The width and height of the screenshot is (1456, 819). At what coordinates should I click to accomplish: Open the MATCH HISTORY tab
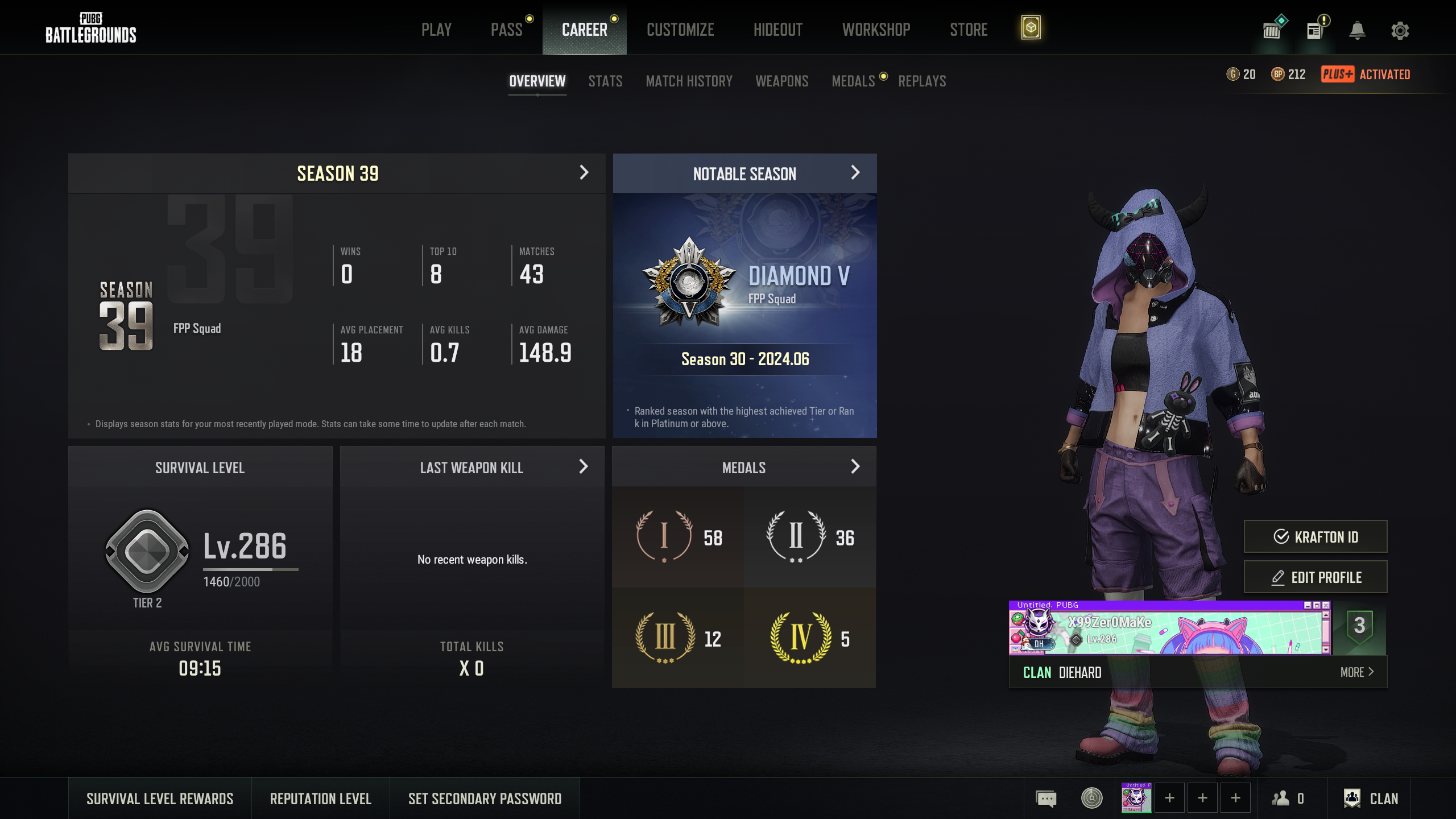[689, 81]
